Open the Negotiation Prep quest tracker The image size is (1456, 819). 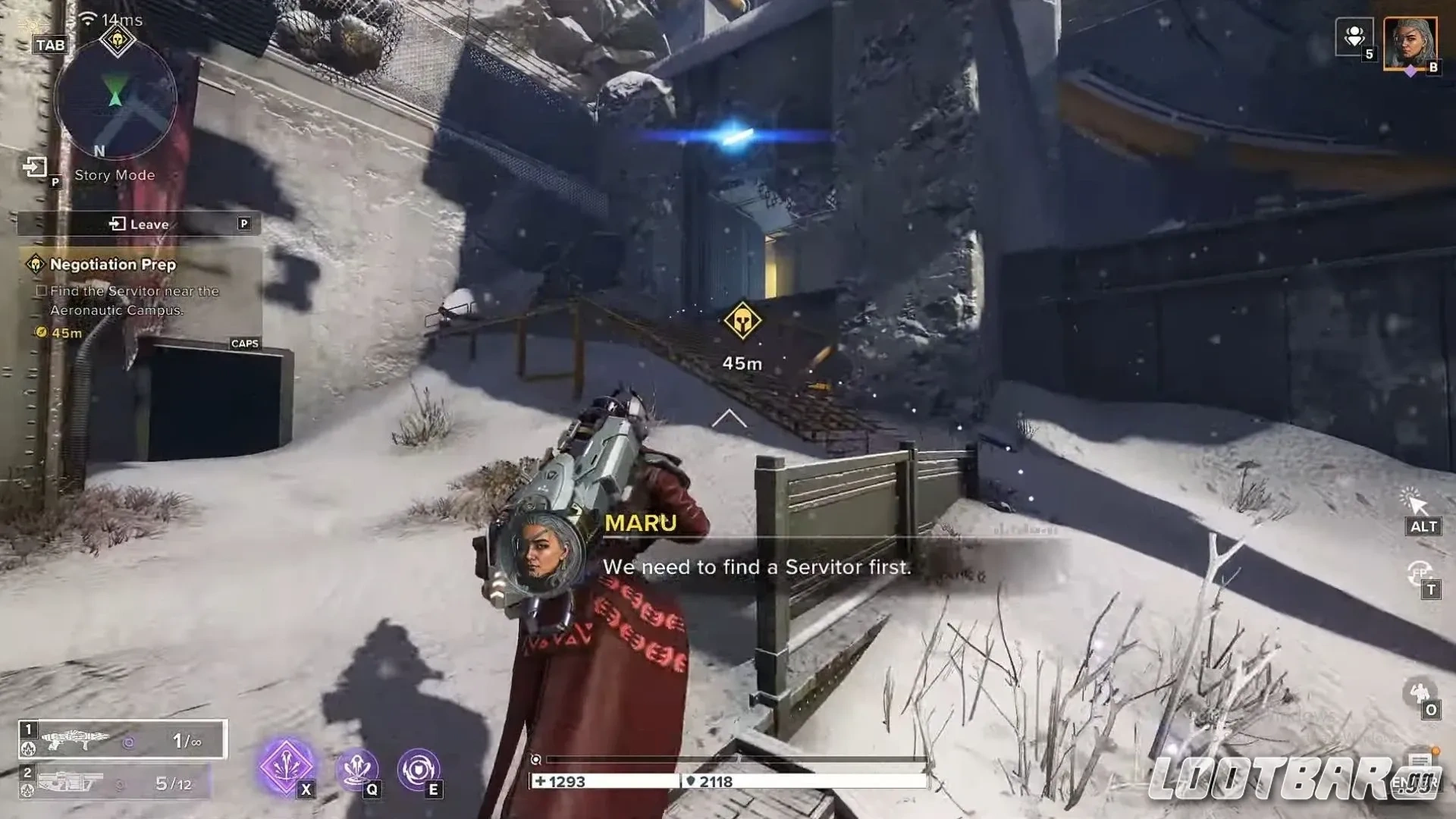pyautogui.click(x=112, y=265)
